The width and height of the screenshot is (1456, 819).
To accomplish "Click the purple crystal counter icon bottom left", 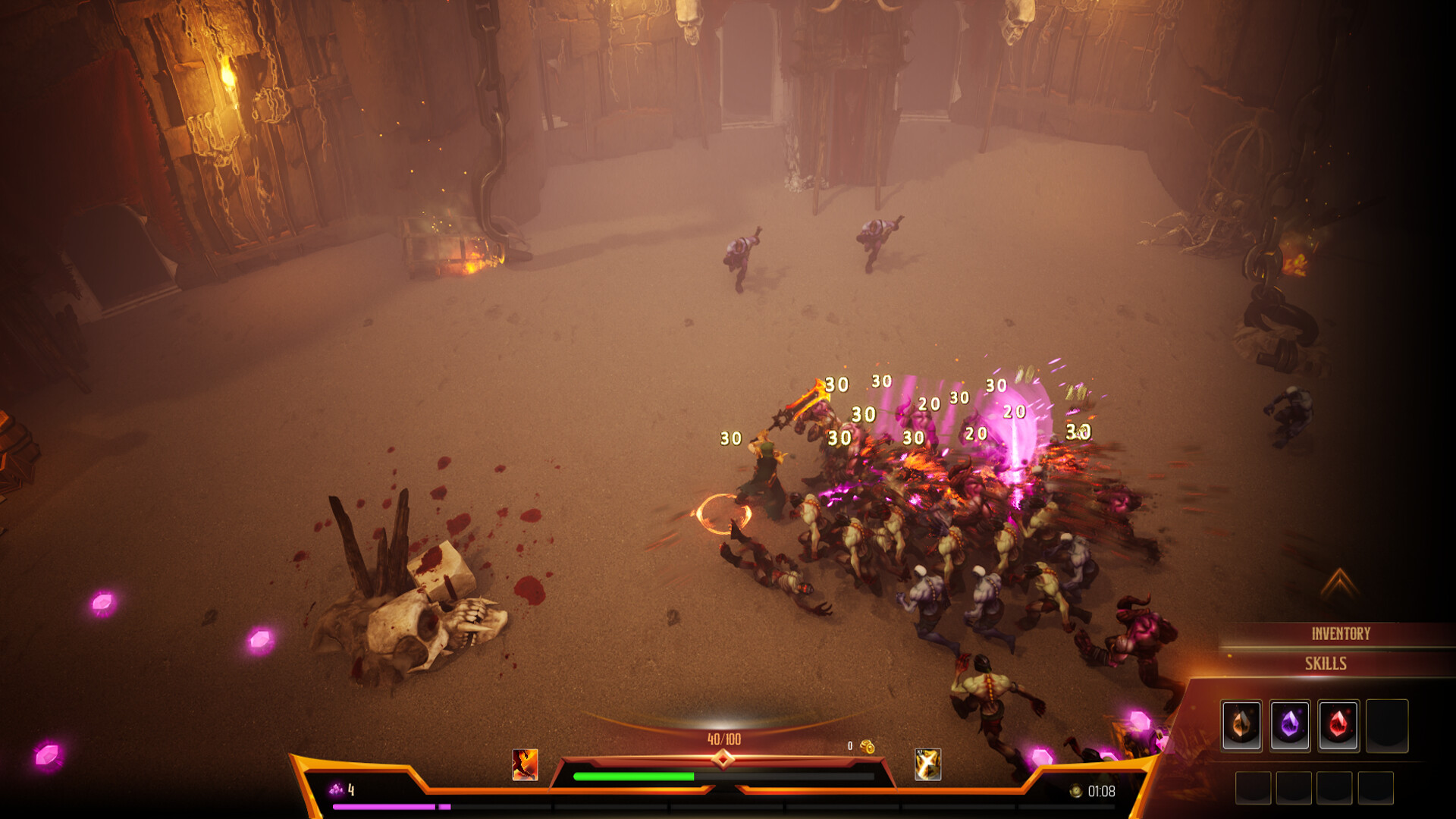I will [x=335, y=790].
